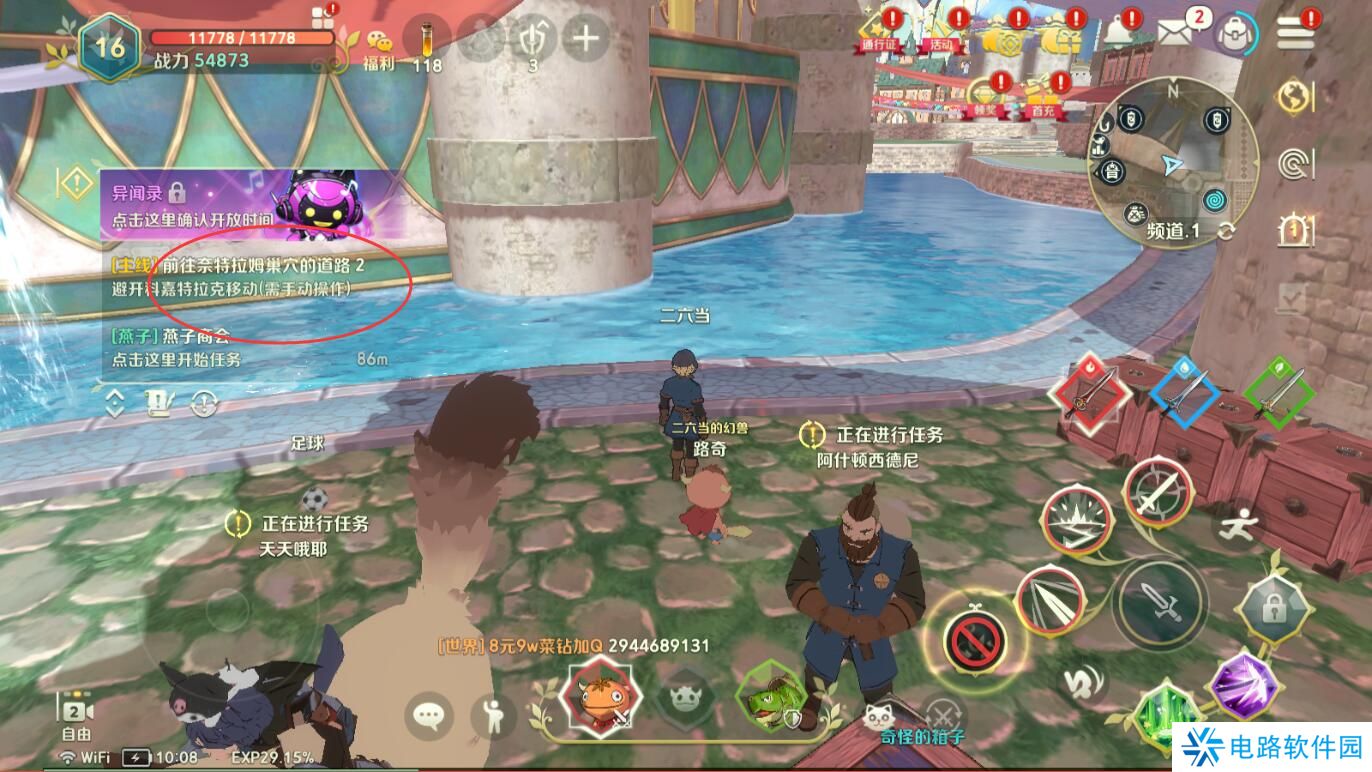Open the backpack inventory icon
The width and height of the screenshot is (1372, 772).
(1237, 35)
